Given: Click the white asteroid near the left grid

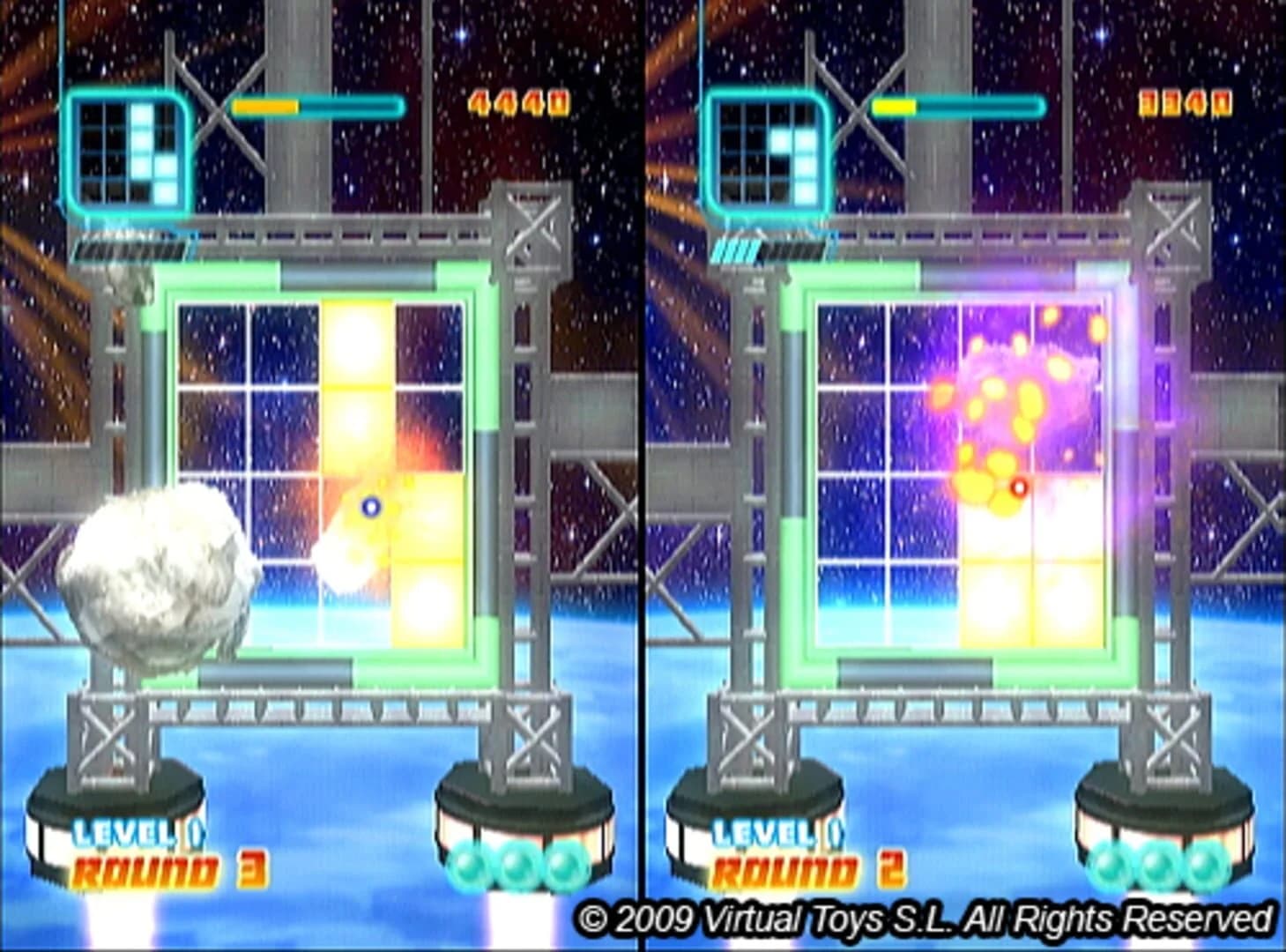Looking at the screenshot, I should pos(154,573).
